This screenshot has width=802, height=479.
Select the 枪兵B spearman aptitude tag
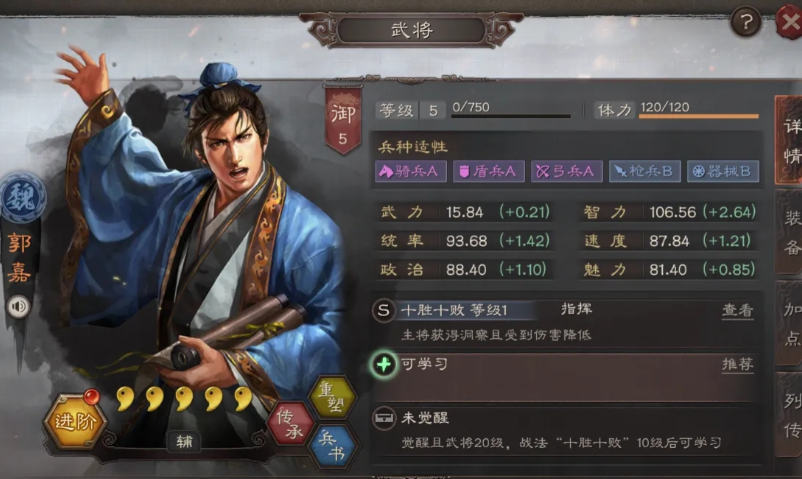pos(643,172)
